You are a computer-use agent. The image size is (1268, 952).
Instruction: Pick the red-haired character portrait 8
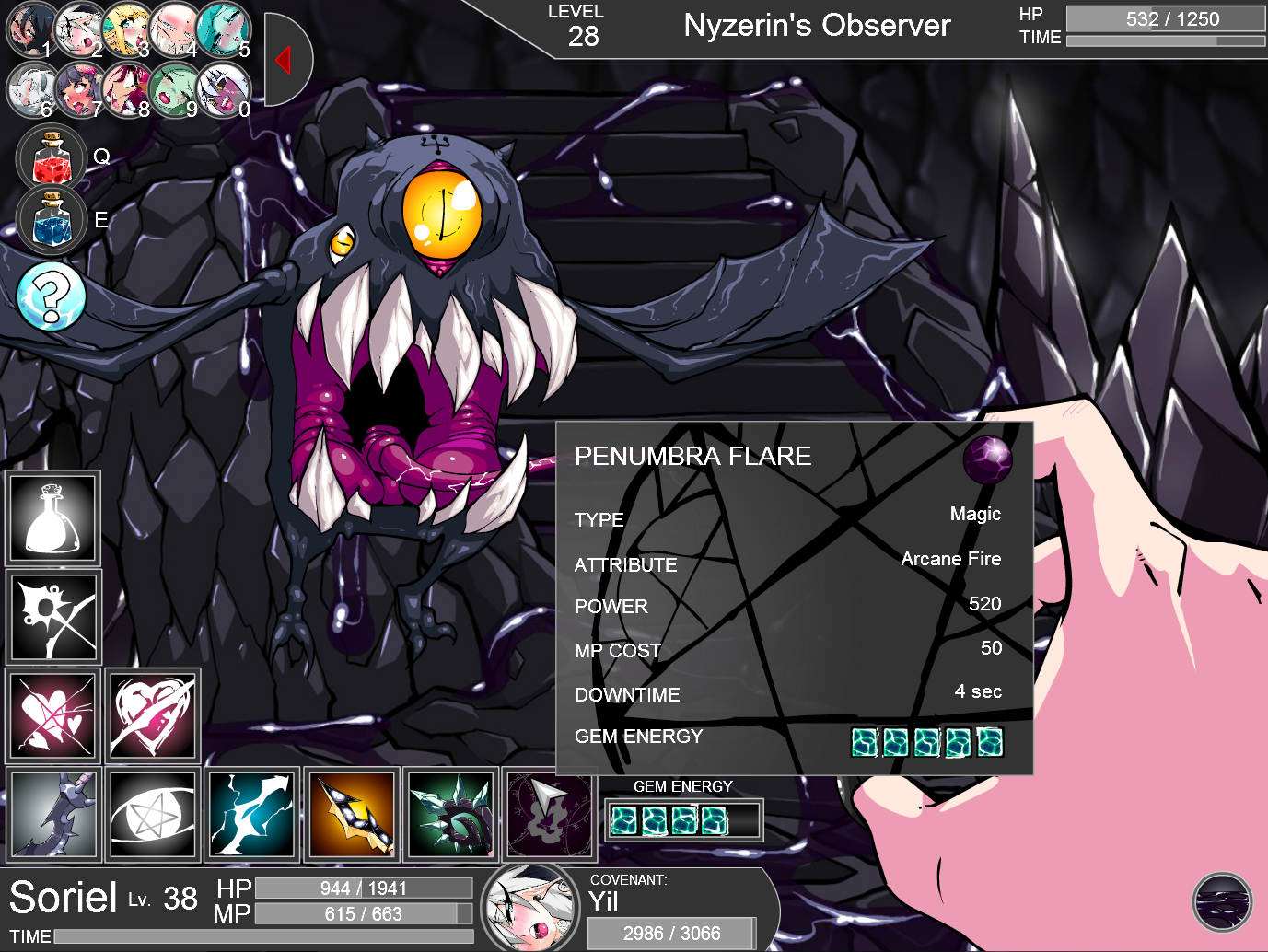point(127,89)
